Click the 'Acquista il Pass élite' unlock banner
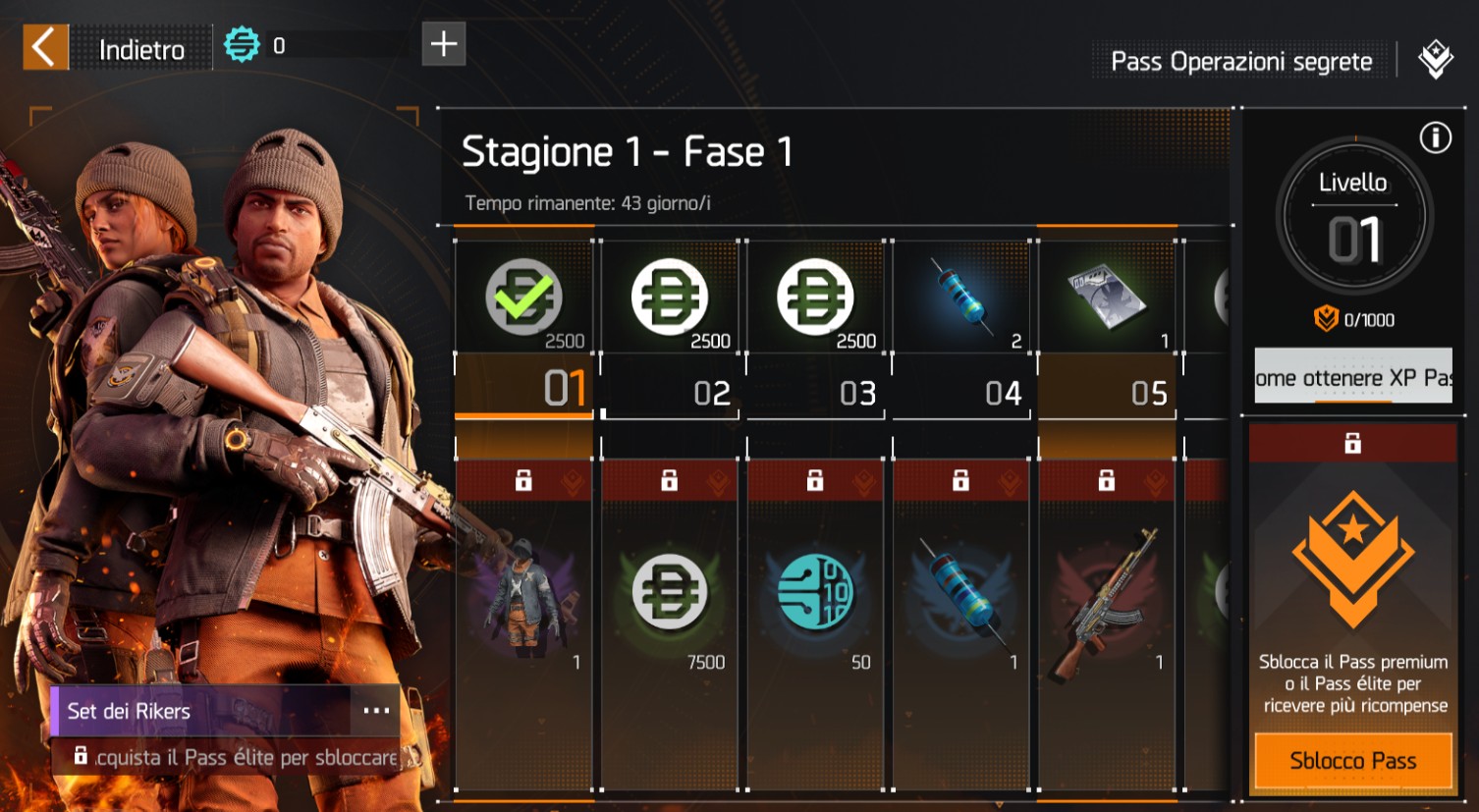Viewport: 1479px width, 812px height. 236,757
